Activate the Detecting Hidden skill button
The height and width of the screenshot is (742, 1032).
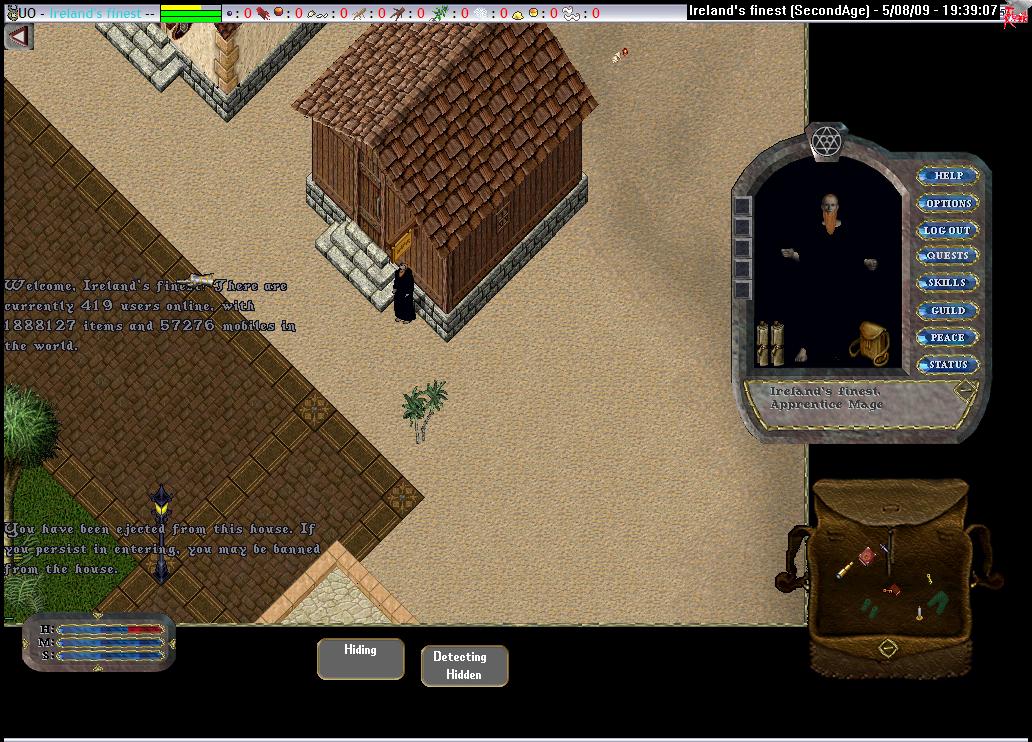click(x=464, y=666)
